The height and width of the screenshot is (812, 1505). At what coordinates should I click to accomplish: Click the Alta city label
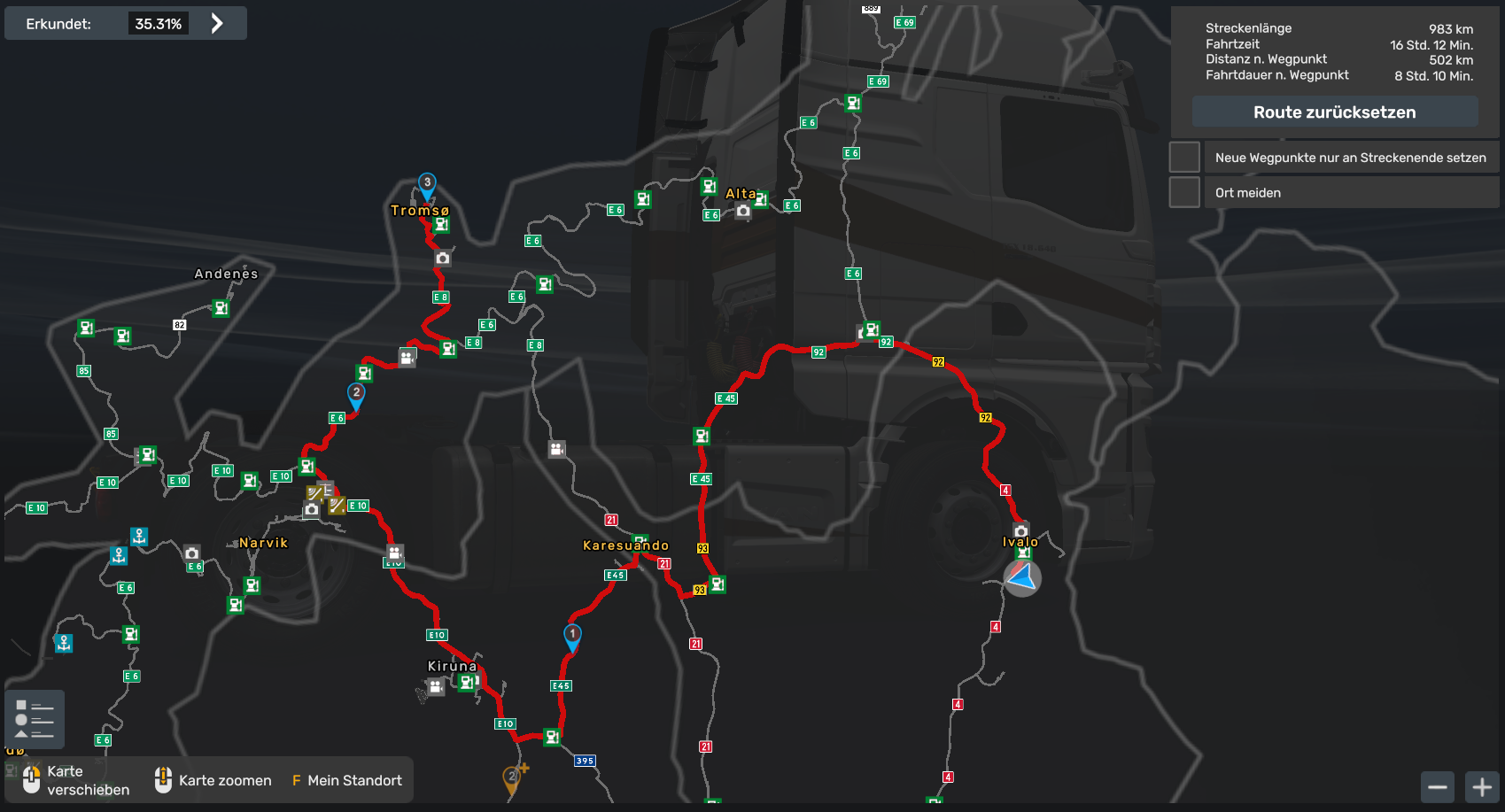tap(741, 194)
